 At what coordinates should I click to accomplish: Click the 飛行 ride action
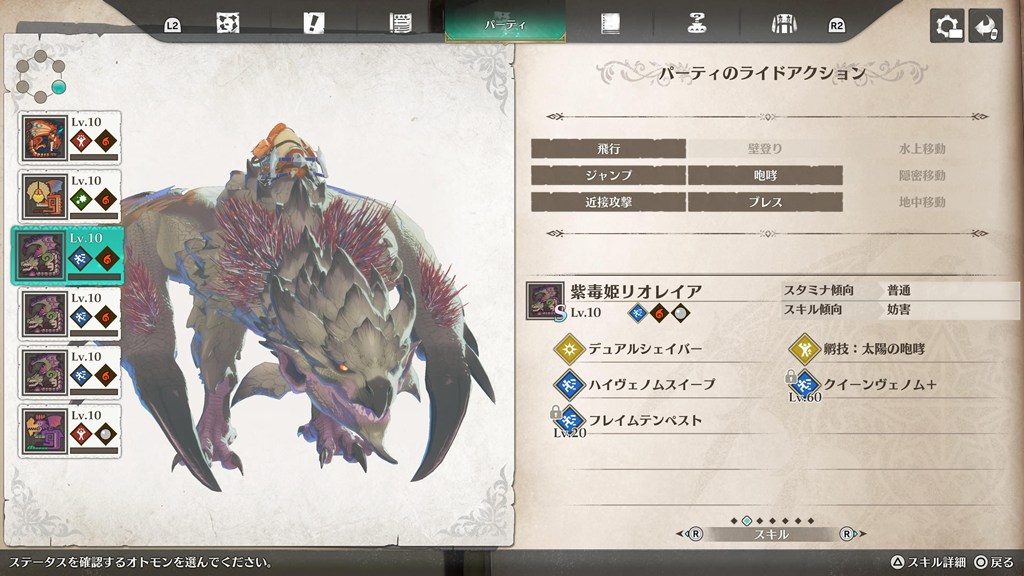pos(608,149)
